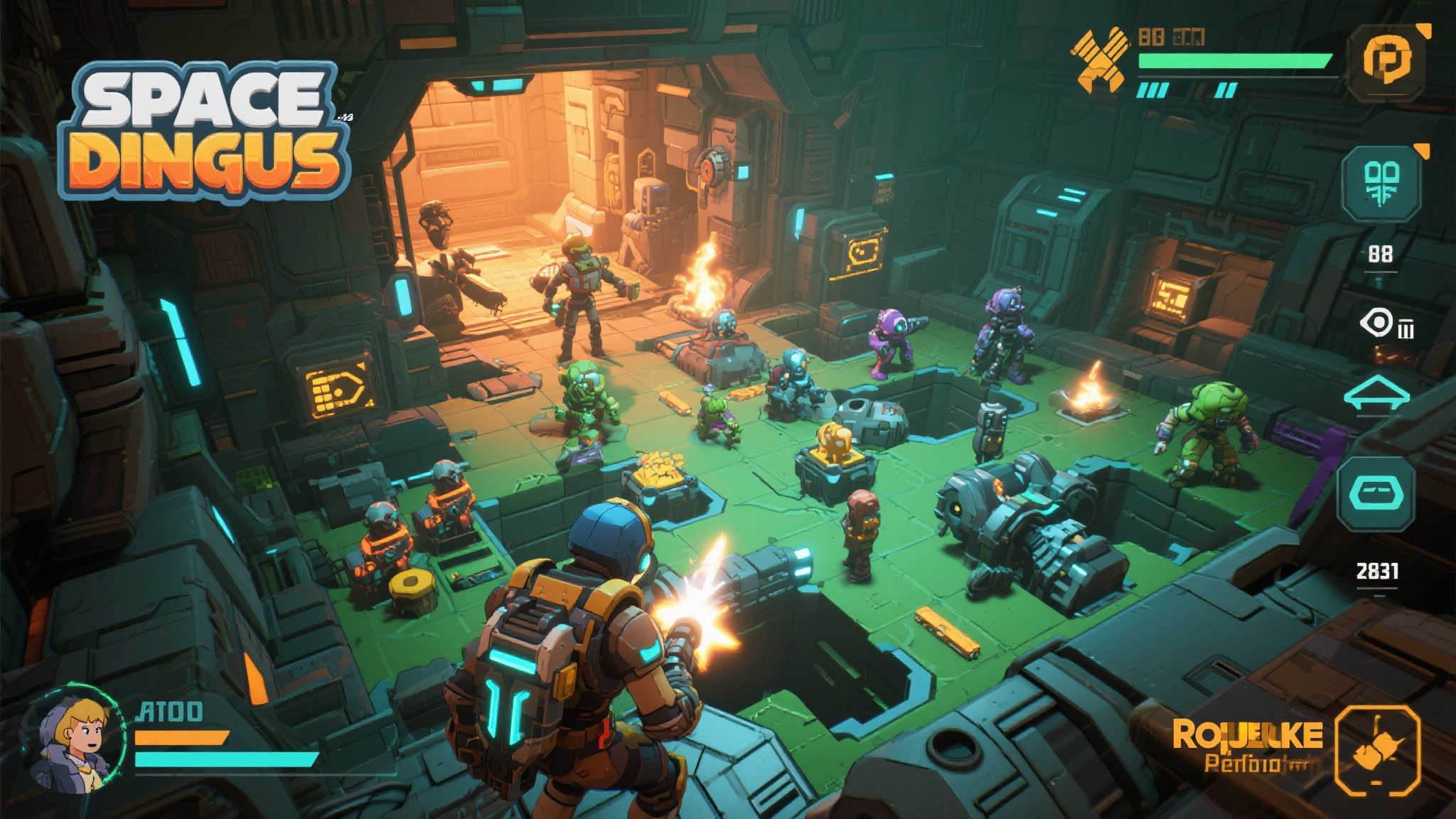
Task: Activate the teal capsule hexagon button
Action: point(1376,493)
